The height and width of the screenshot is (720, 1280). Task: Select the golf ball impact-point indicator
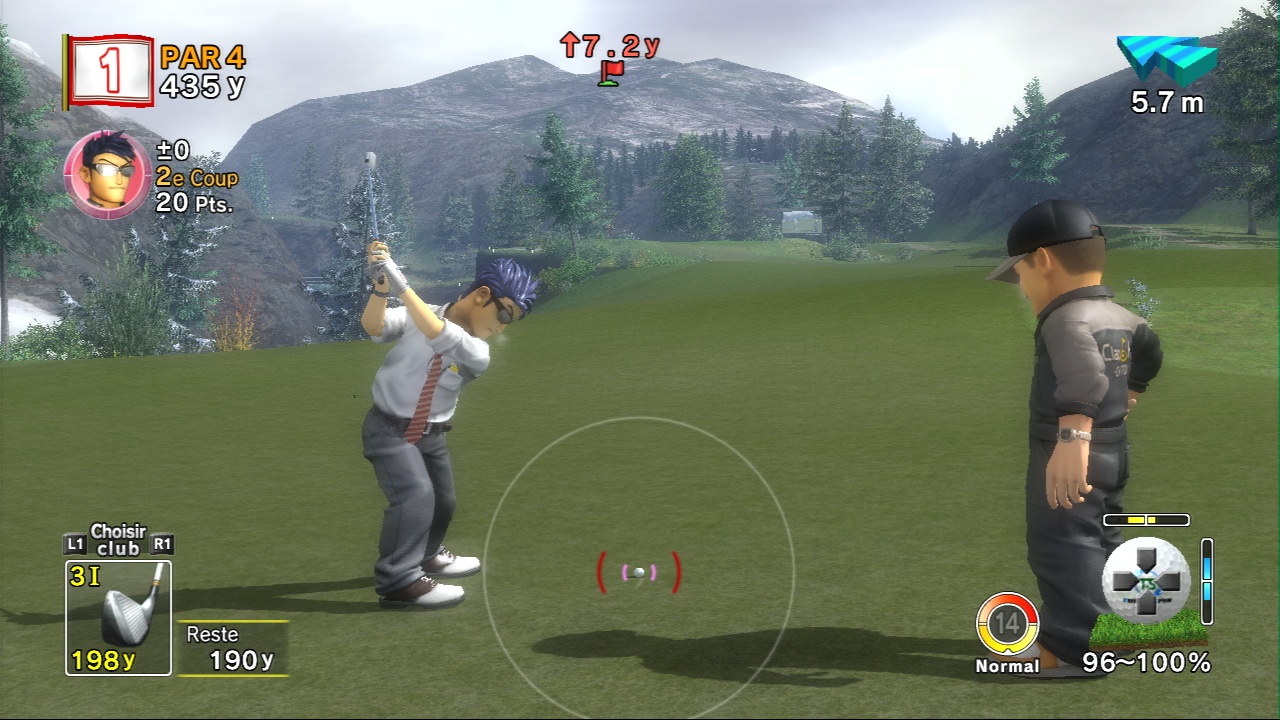pyautogui.click(x=1146, y=580)
